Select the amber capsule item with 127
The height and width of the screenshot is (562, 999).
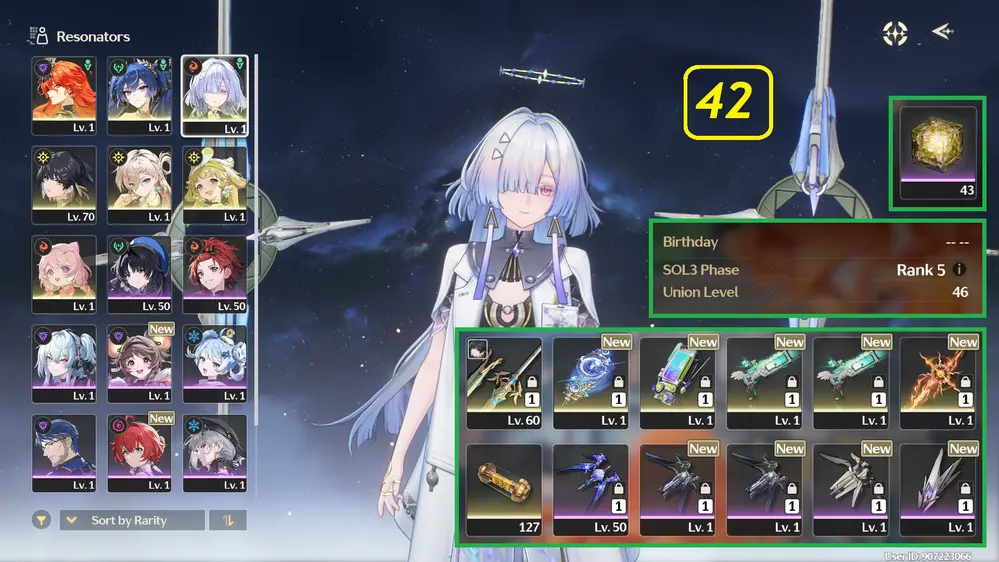(x=504, y=489)
